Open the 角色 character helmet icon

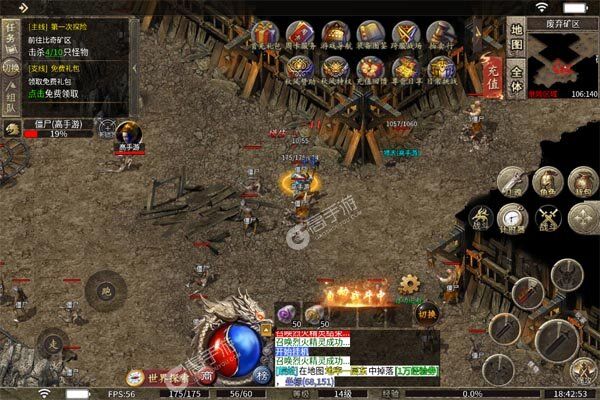(x=546, y=182)
